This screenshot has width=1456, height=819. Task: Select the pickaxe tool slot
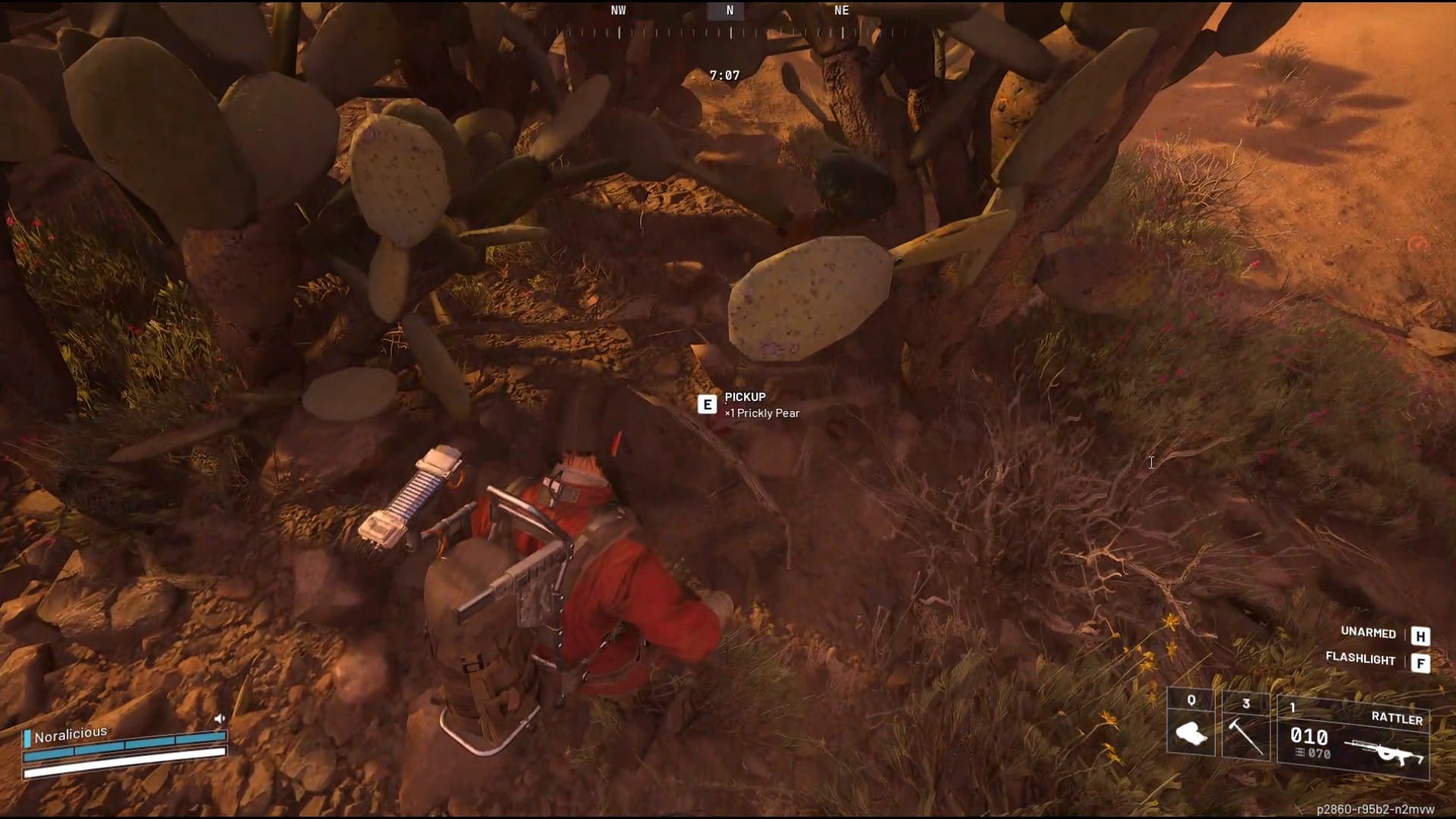click(1245, 726)
